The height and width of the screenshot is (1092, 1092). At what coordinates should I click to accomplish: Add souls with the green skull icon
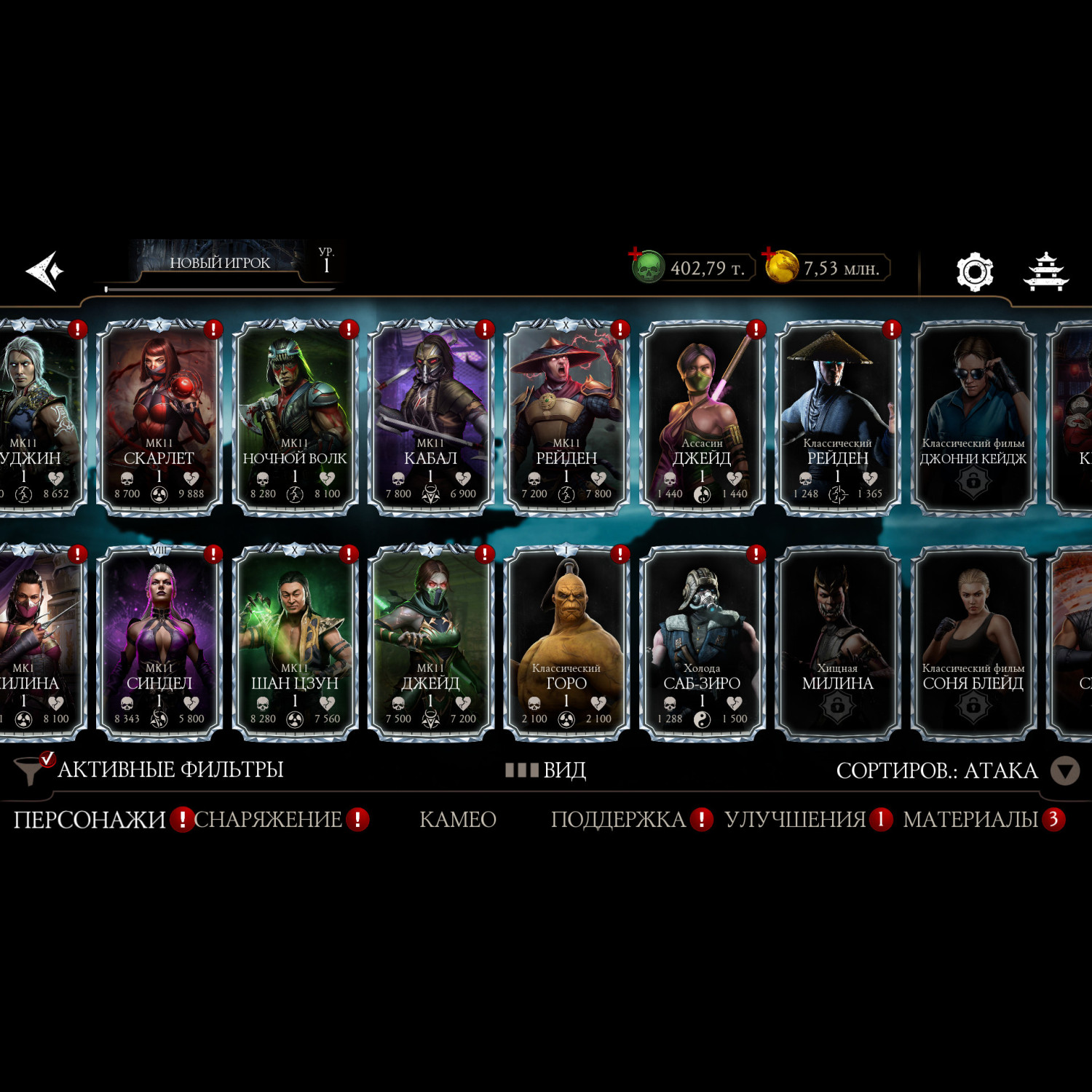pos(646,267)
